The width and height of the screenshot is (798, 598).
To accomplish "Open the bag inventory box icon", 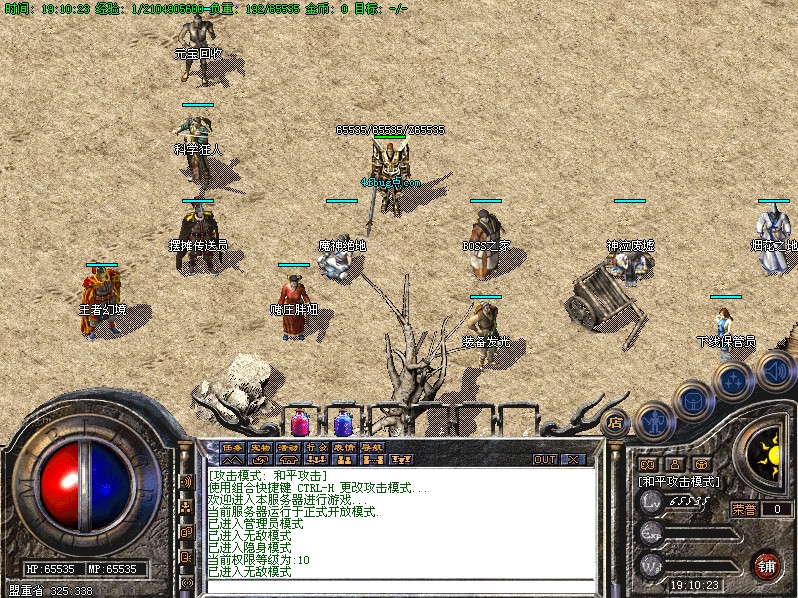I will tap(693, 401).
